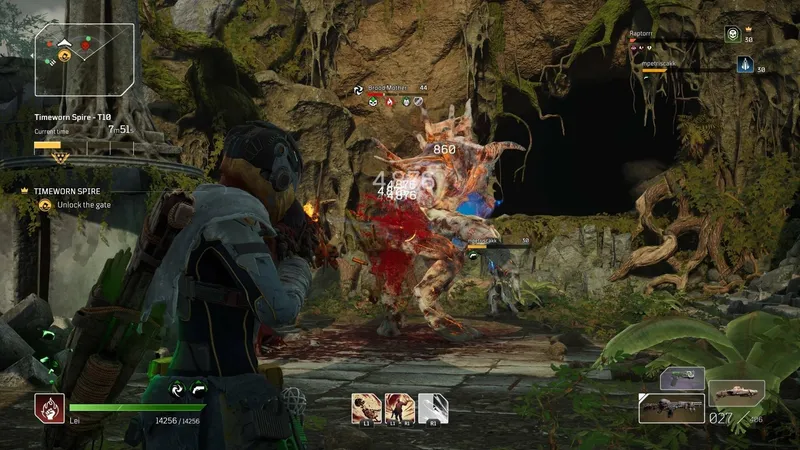This screenshot has width=800, height=450.
Task: Select the sidearm pistol slot
Action: pos(682,377)
